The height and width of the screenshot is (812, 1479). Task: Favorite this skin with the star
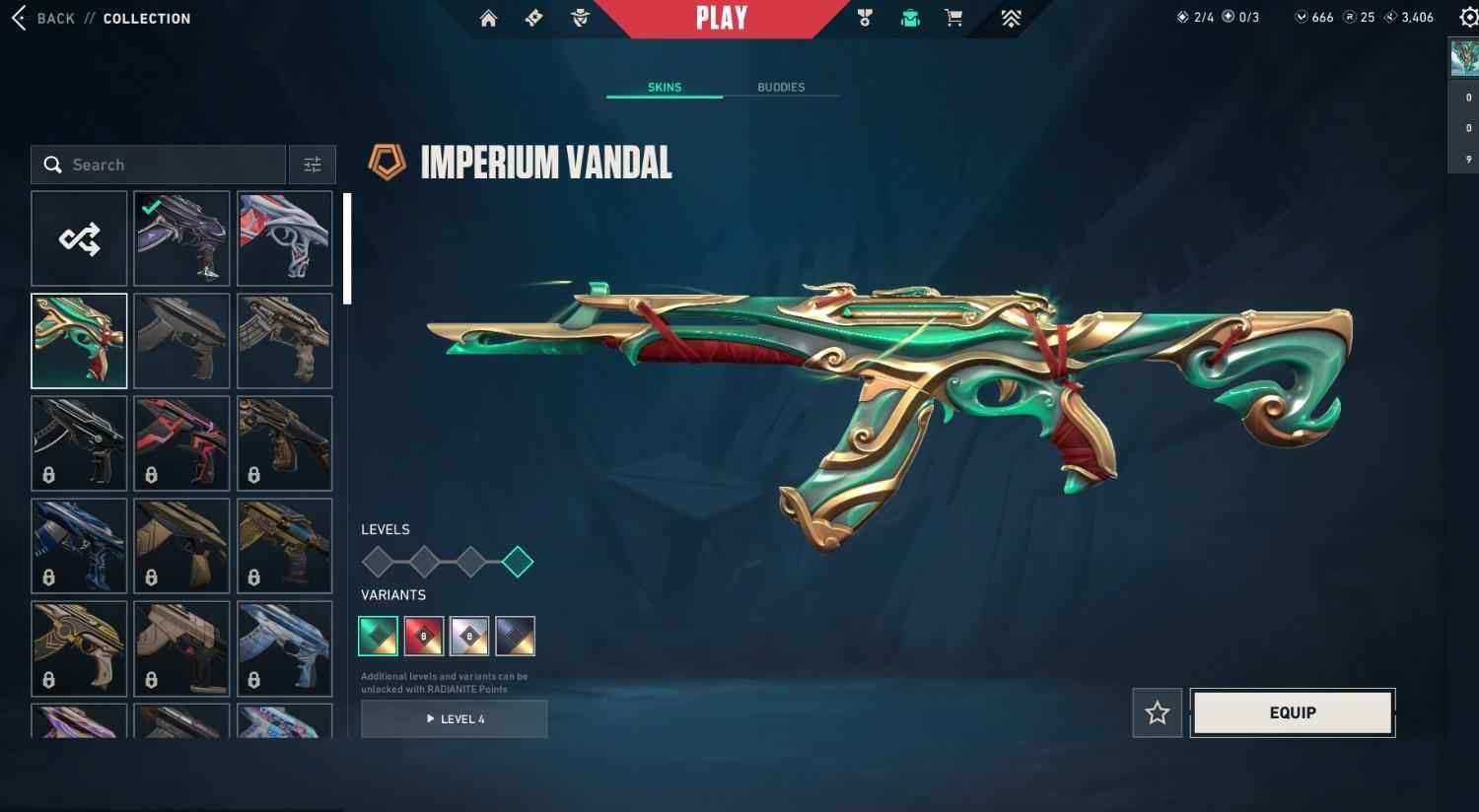(x=1158, y=712)
